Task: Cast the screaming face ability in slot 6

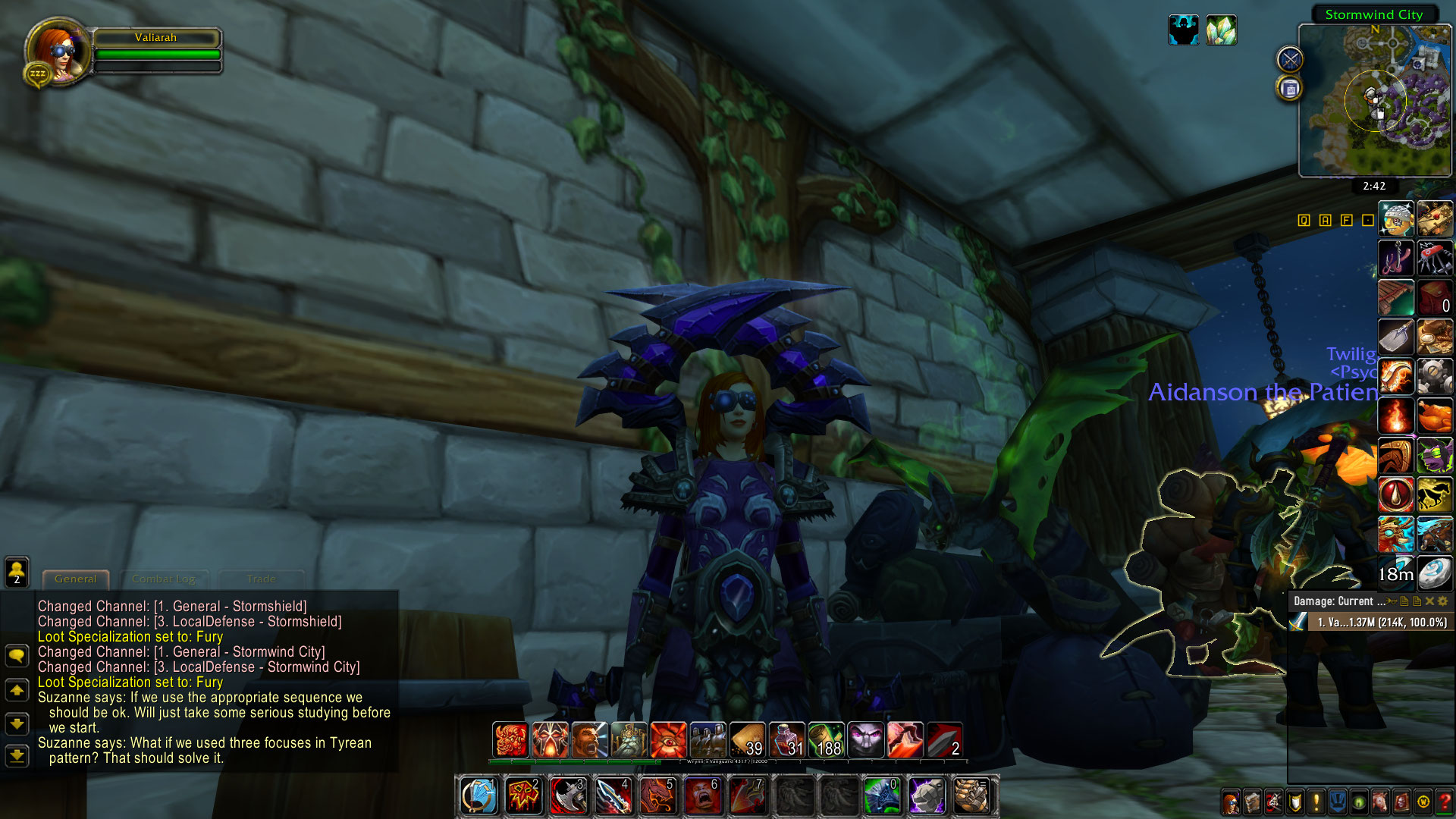Action: point(702,796)
